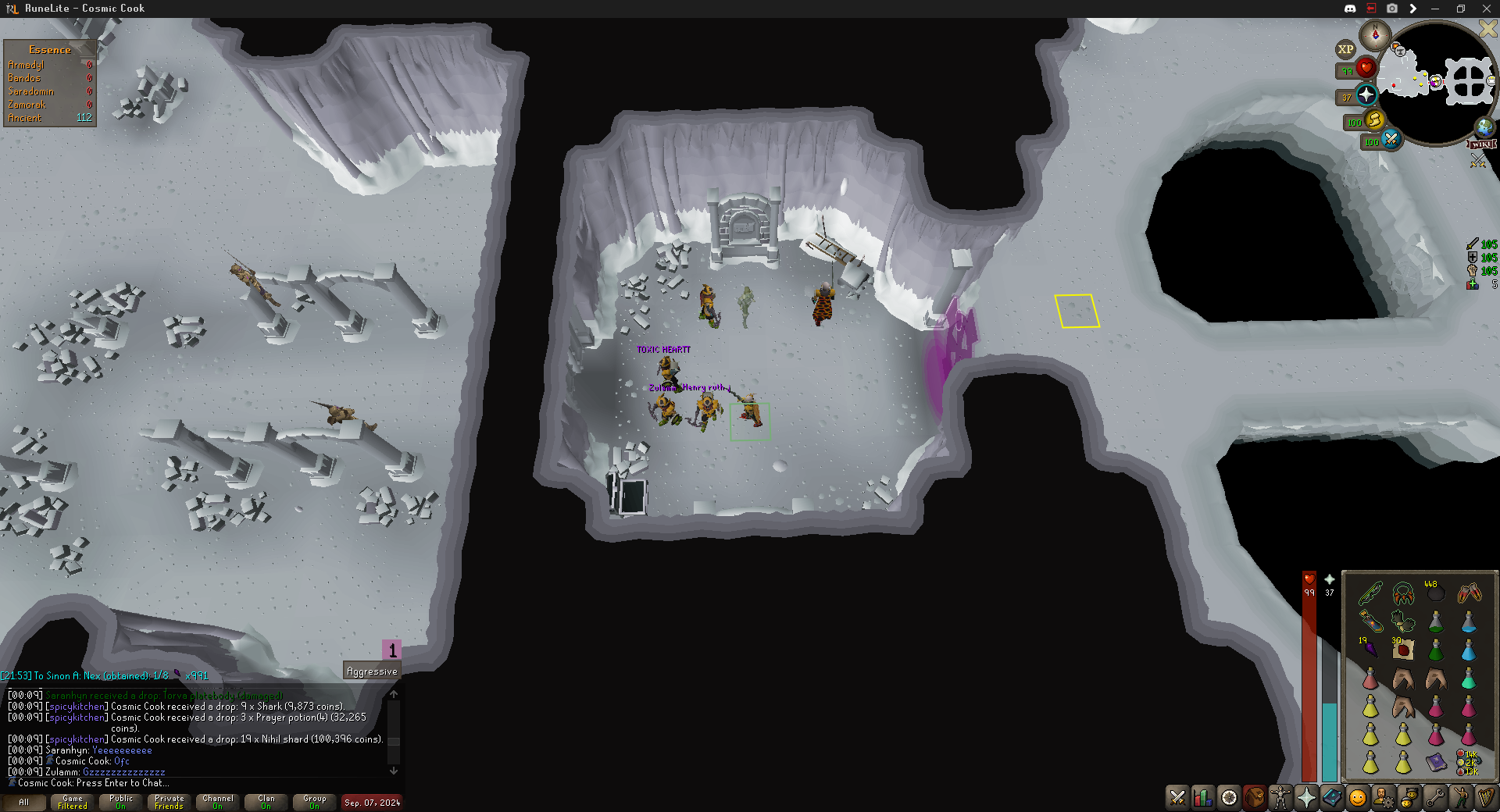This screenshot has width=1500, height=812.
Task: Open the Music Player harp tab
Action: pos(1485,797)
